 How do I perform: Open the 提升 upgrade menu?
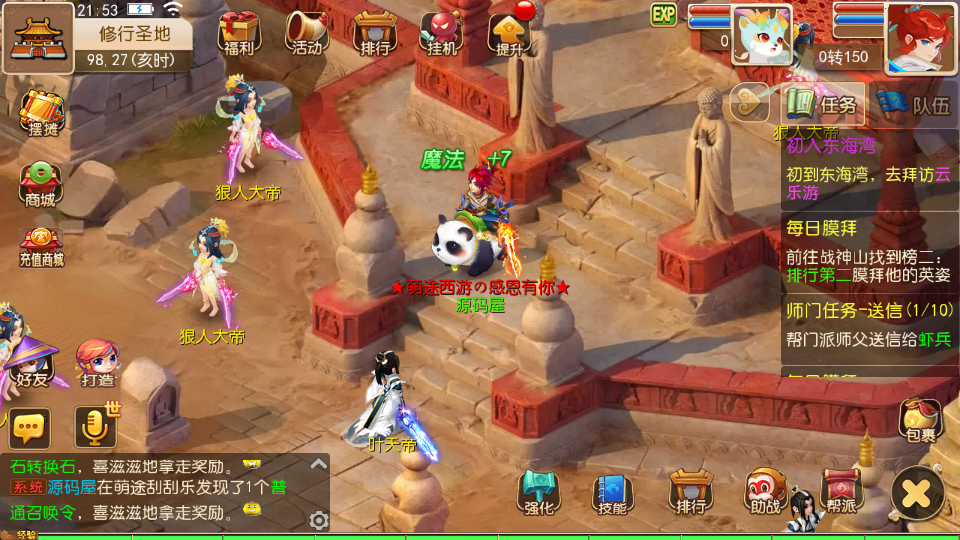click(508, 33)
